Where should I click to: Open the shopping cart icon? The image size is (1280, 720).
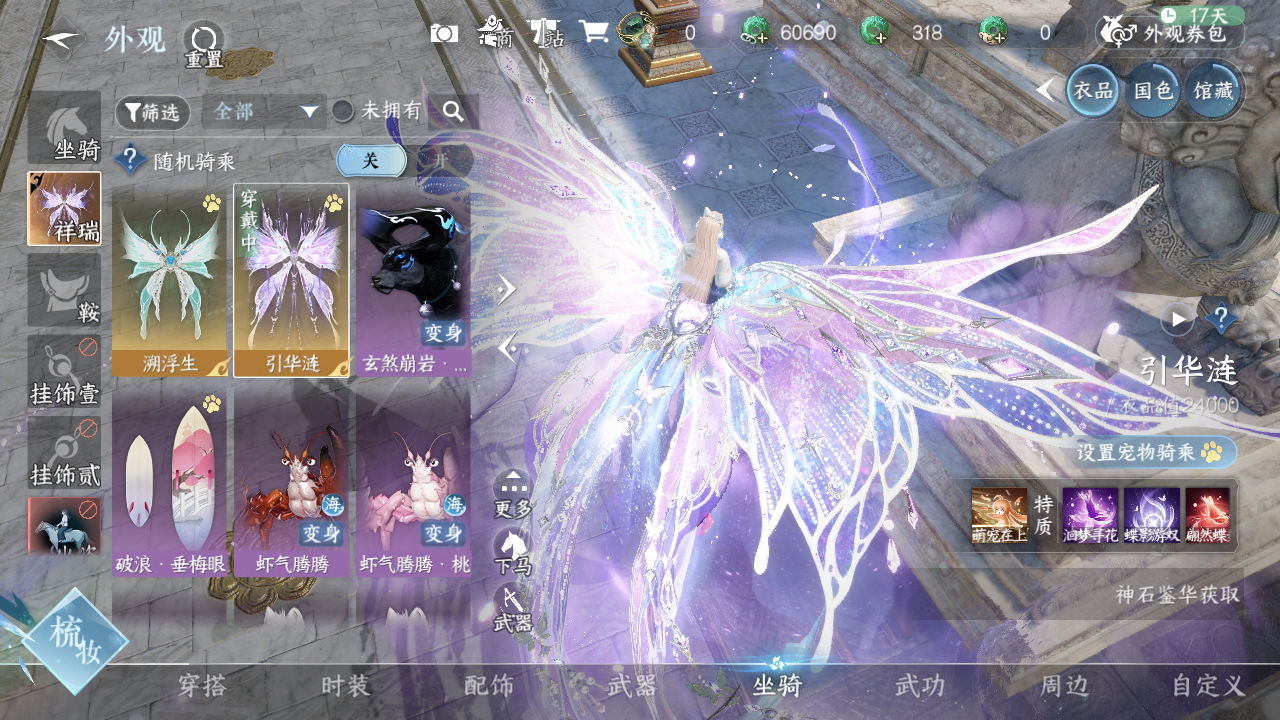[594, 32]
